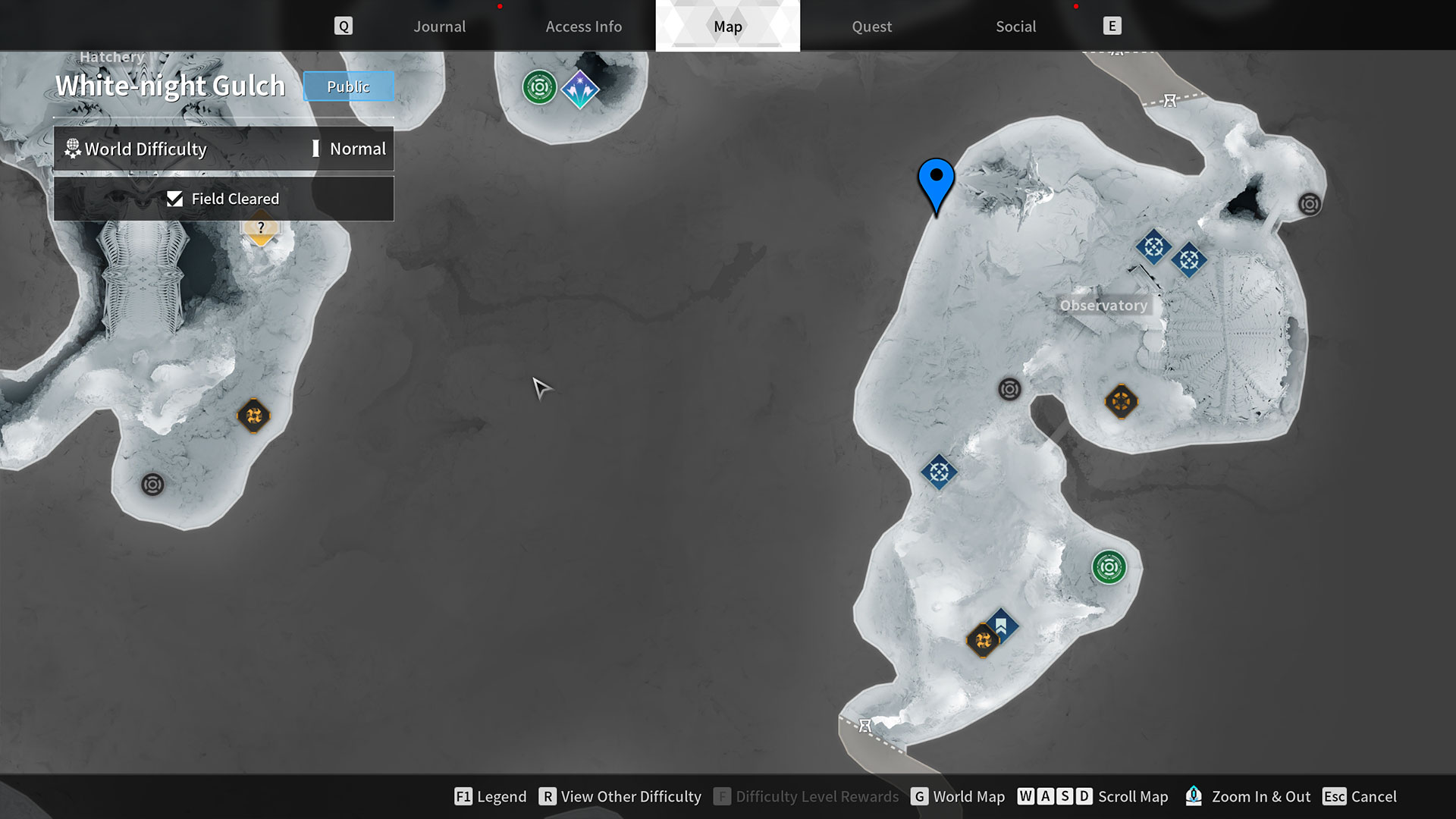
Task: Click the orange mission icon on the western island
Action: (255, 416)
